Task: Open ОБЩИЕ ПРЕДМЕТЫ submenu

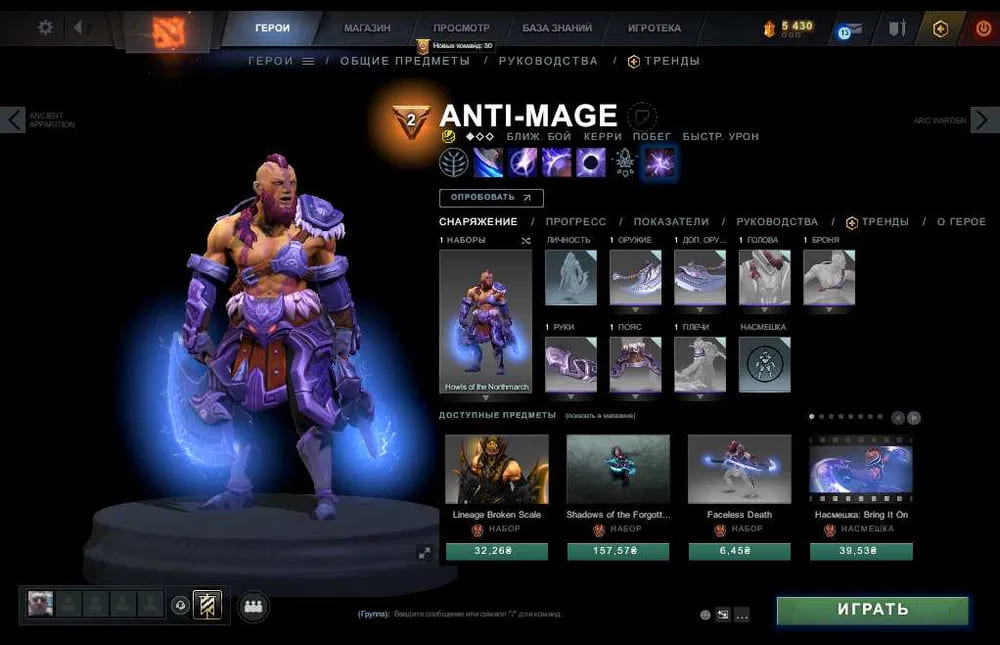Action: (x=404, y=61)
